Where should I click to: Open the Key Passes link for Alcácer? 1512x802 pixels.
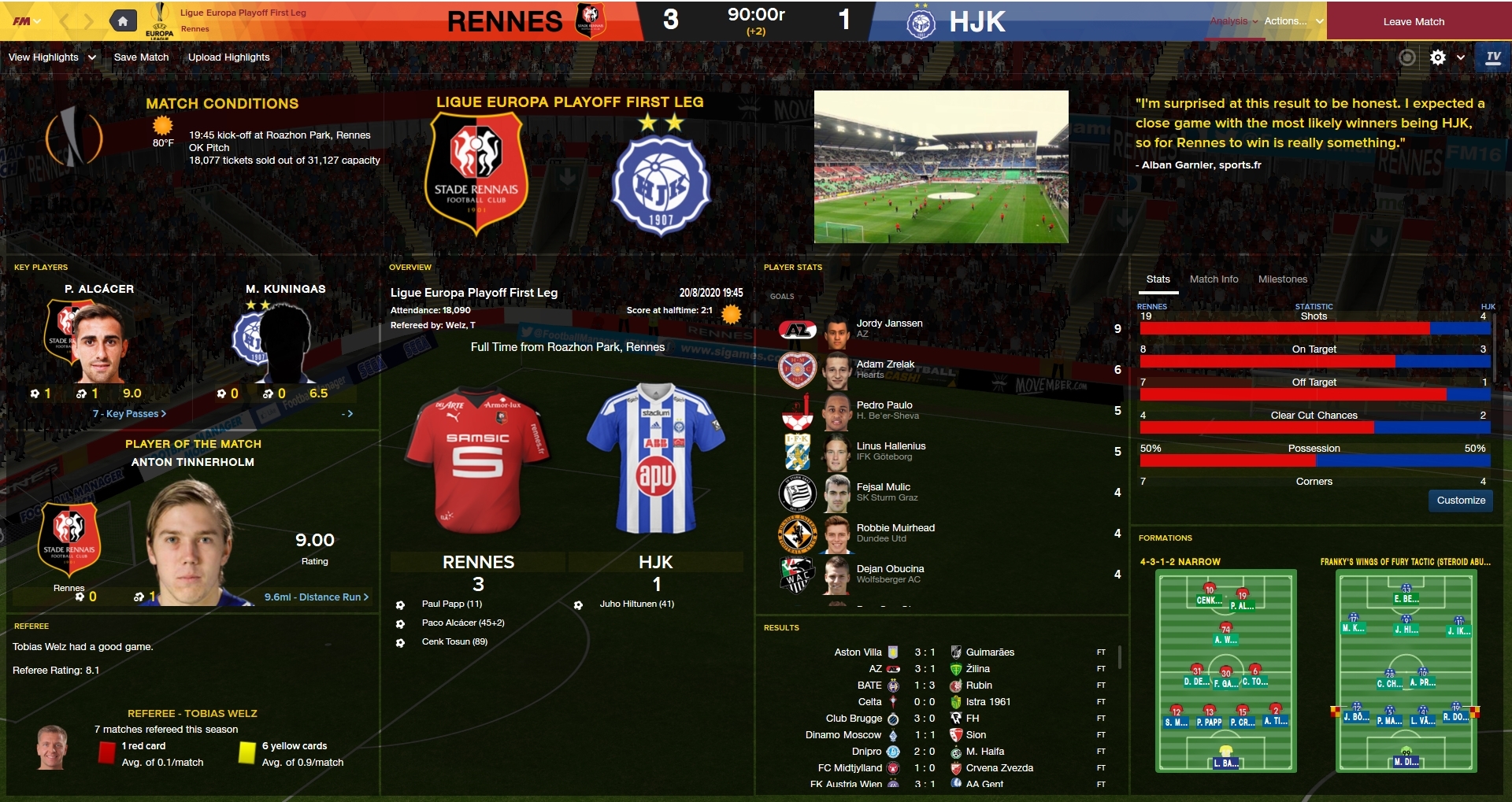pyautogui.click(x=129, y=414)
